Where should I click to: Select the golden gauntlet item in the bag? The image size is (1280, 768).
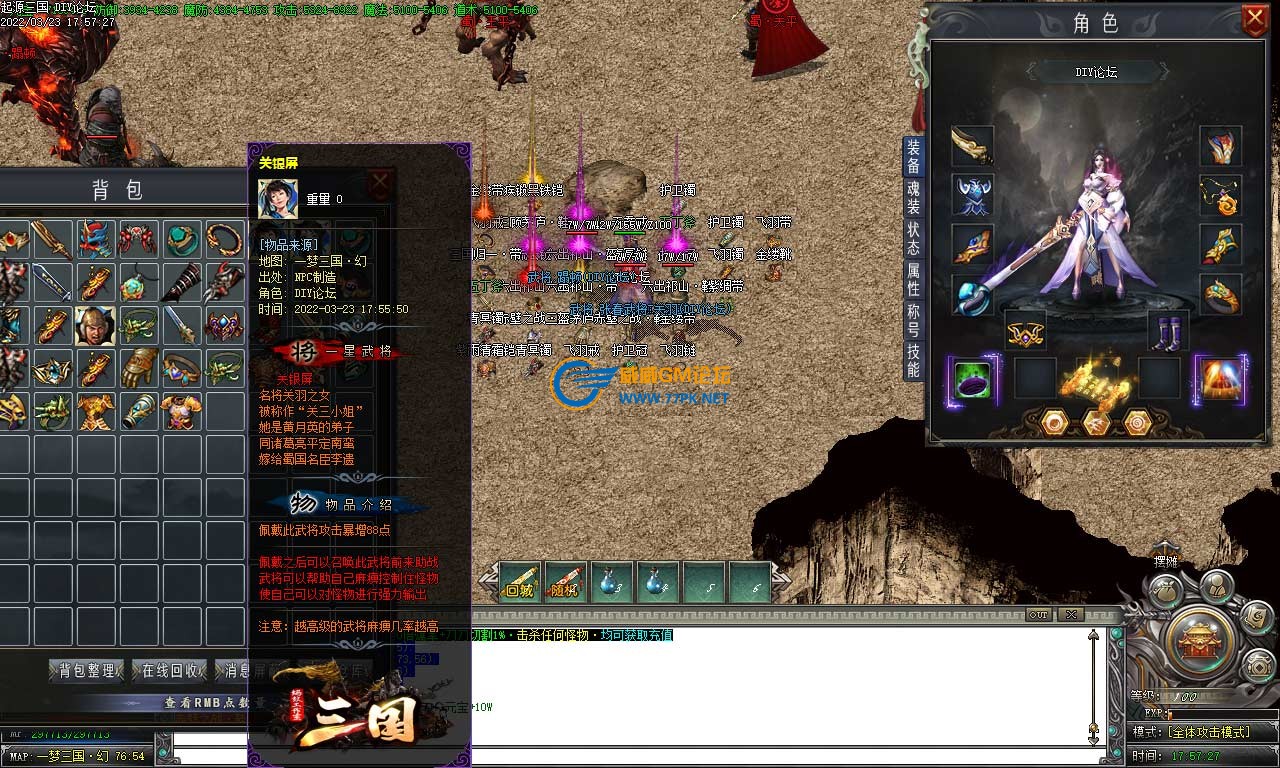(138, 367)
